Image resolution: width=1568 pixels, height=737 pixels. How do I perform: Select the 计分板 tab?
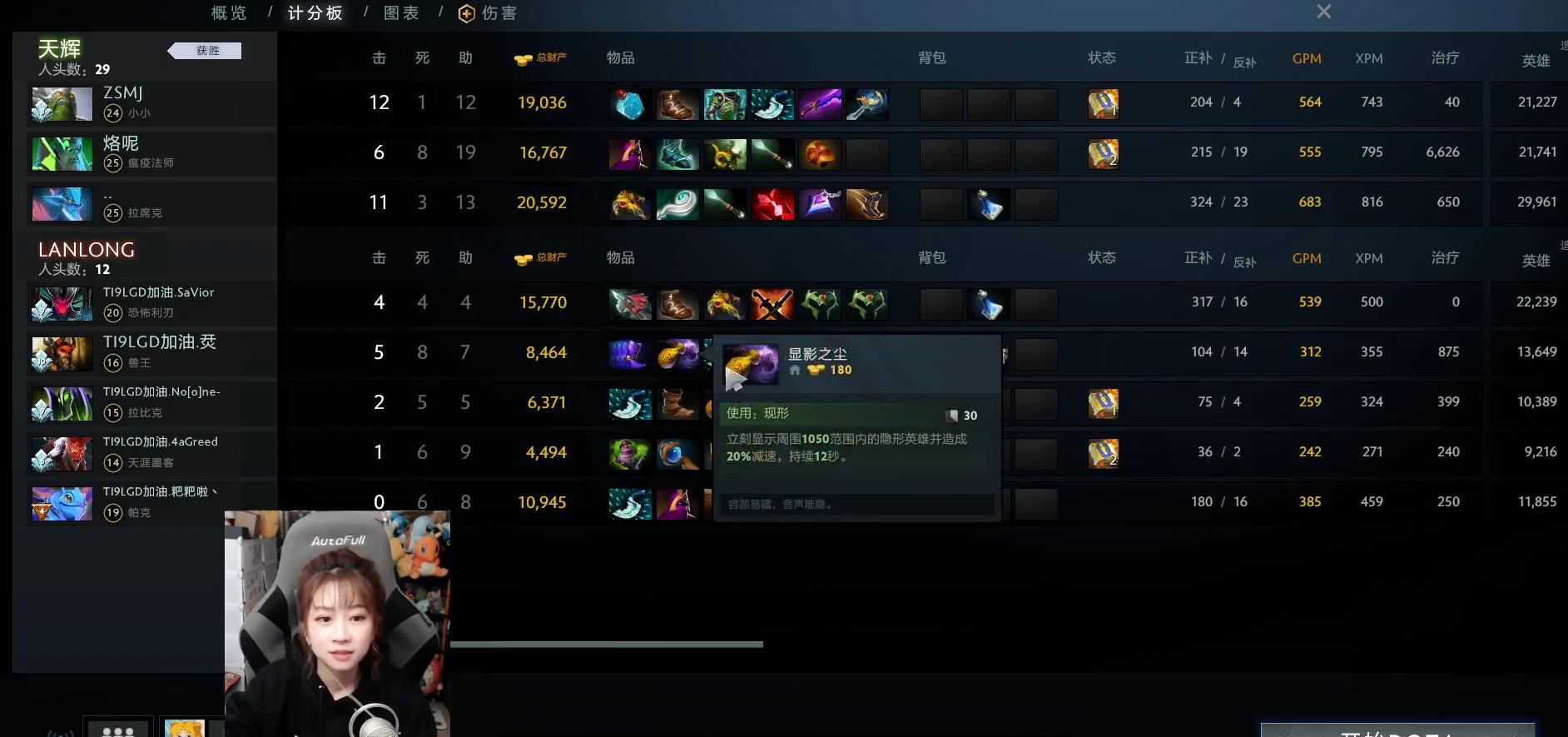pyautogui.click(x=314, y=13)
